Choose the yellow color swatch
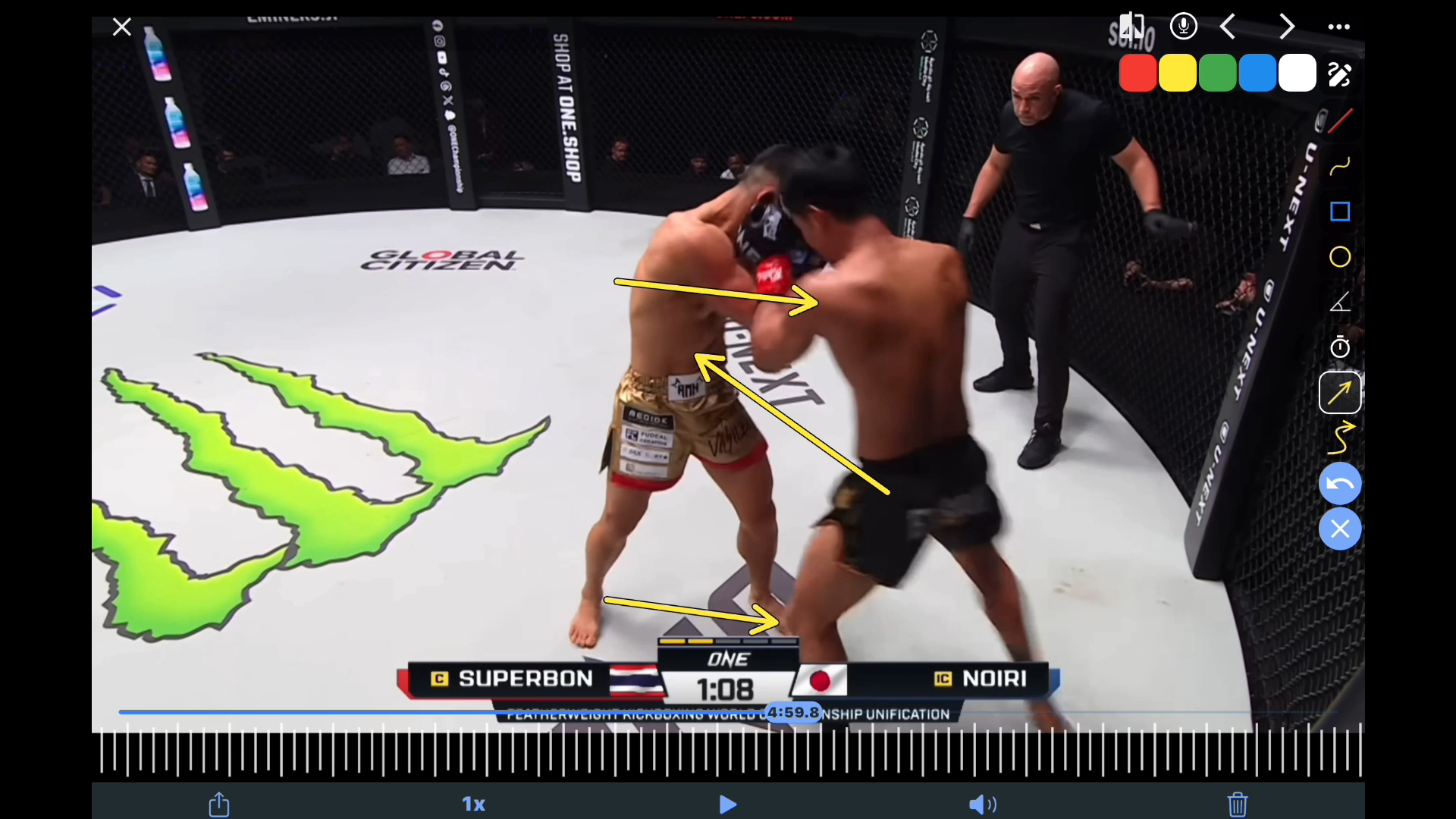 point(1178,74)
